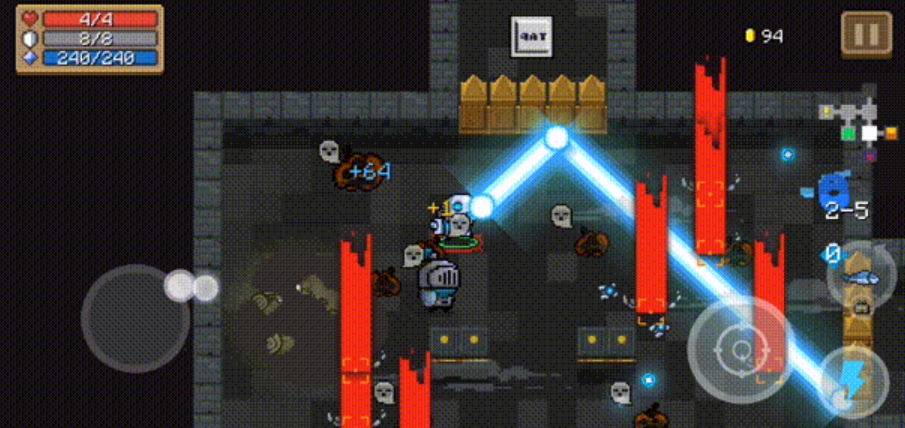Pause the game with the pause button
The width and height of the screenshot is (905, 428).
866,35
